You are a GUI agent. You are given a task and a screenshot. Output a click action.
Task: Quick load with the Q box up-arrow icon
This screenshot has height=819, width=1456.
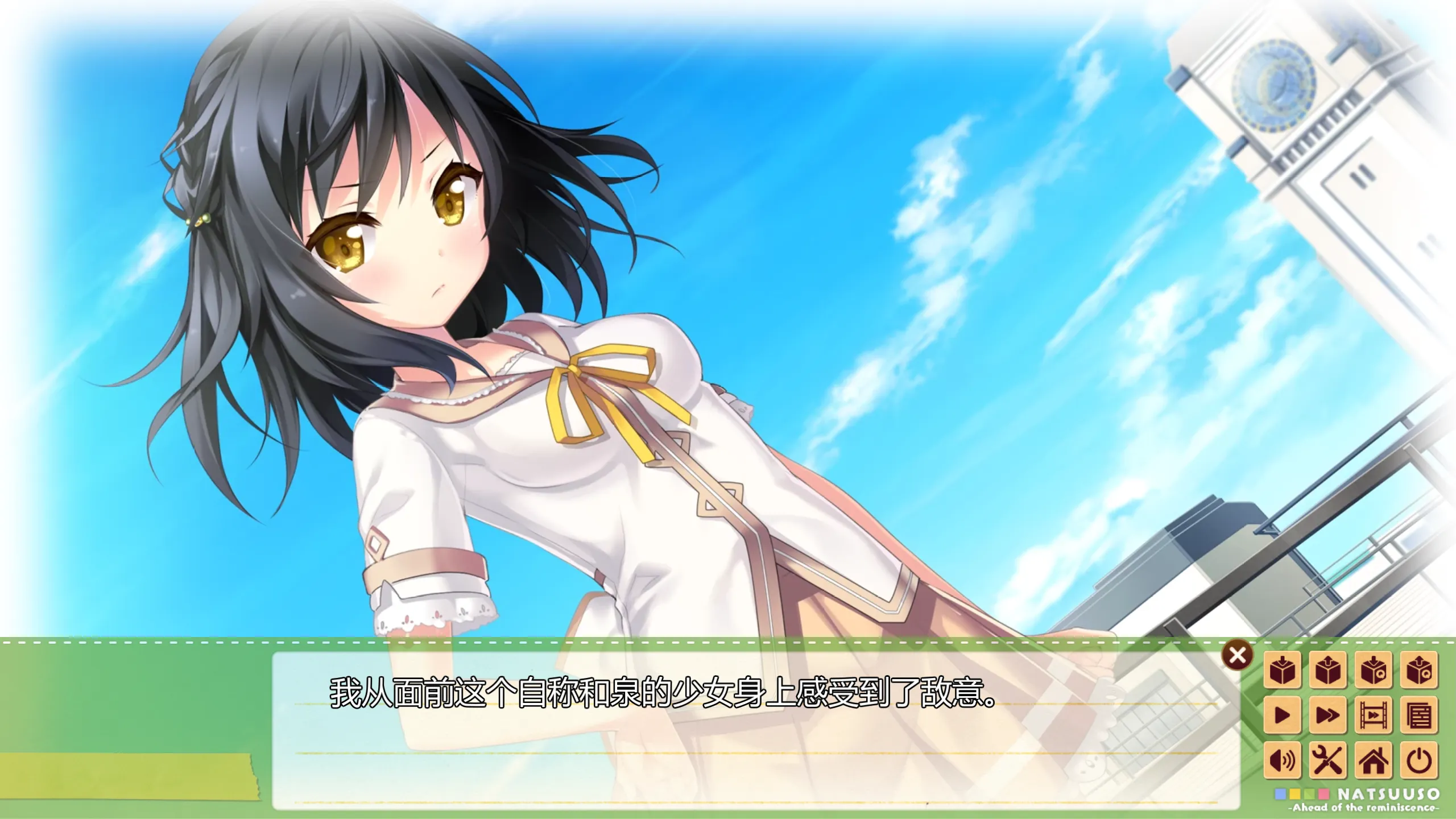click(1418, 669)
